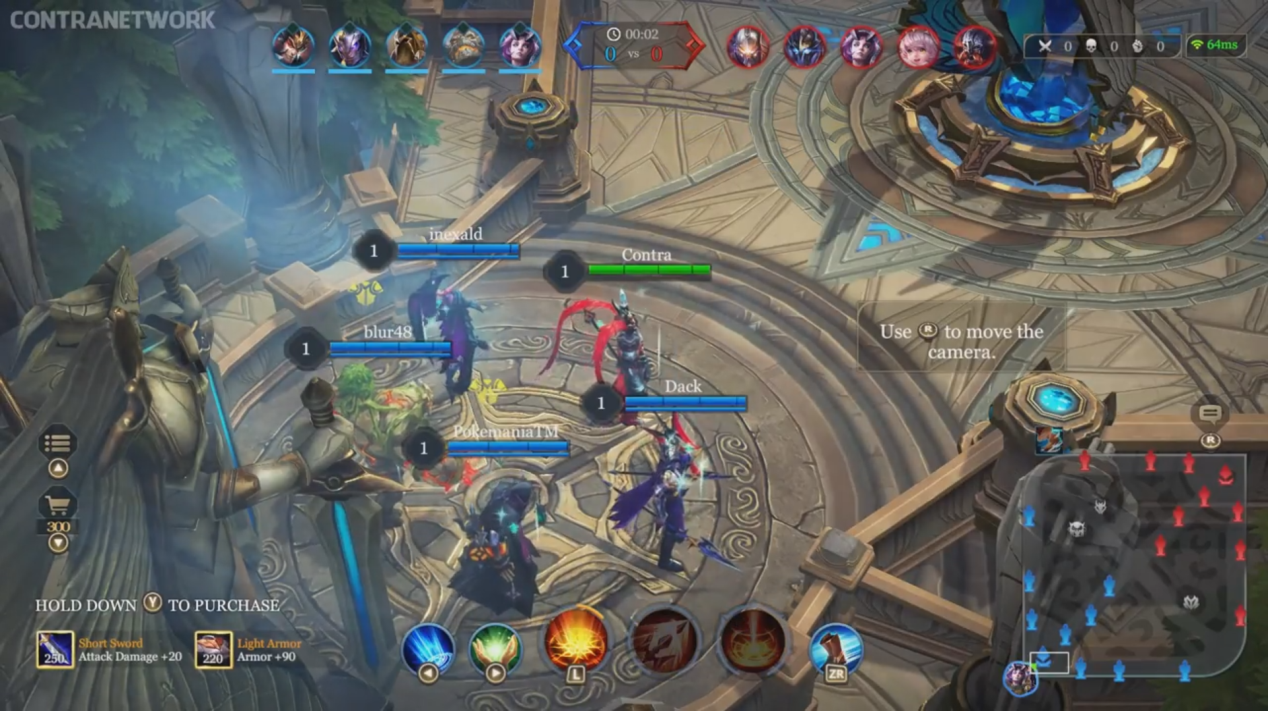Use the green healing hands spell
This screenshot has height=711, width=1268.
point(495,647)
